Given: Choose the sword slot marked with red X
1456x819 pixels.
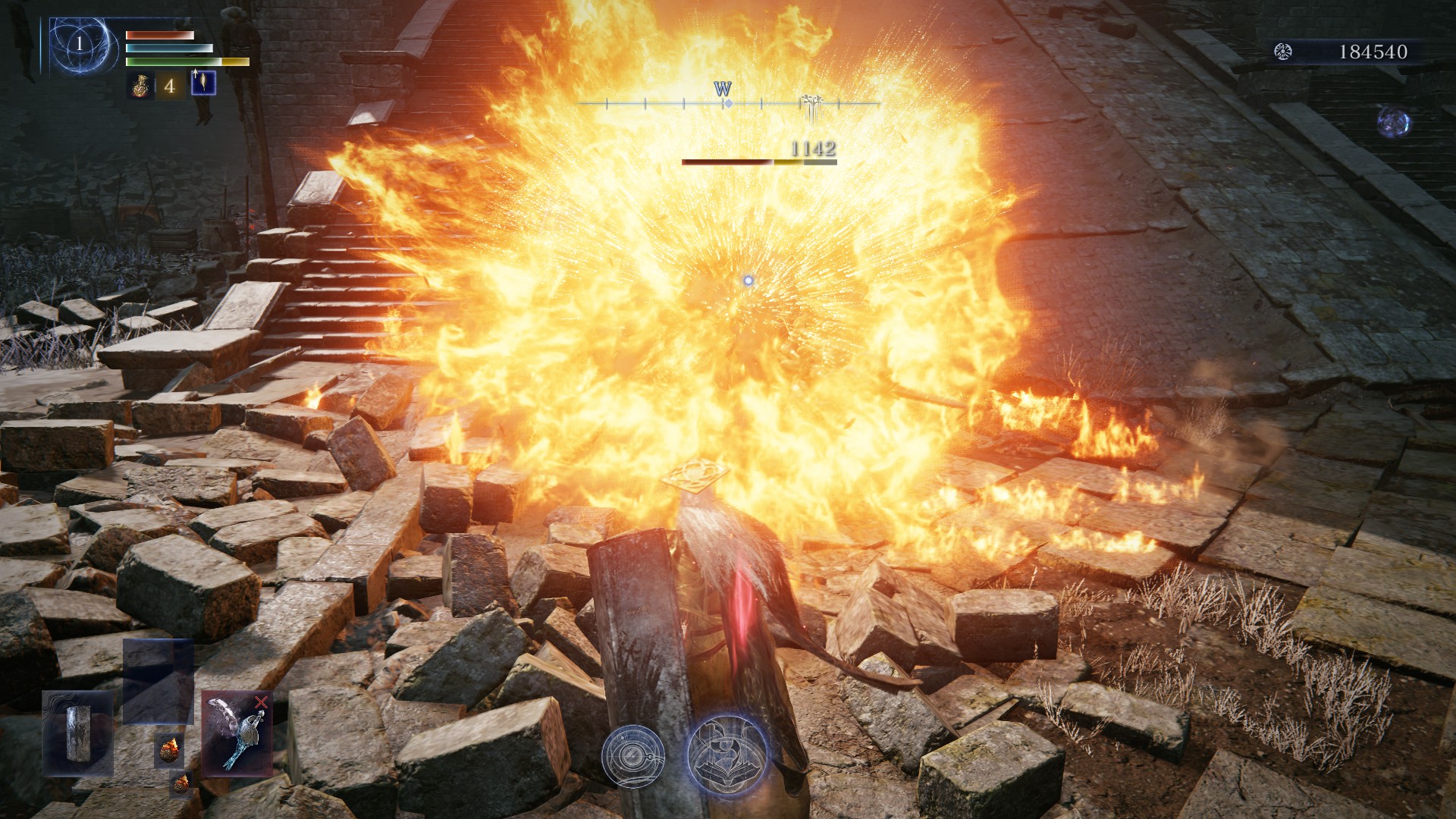Looking at the screenshot, I should [x=237, y=733].
